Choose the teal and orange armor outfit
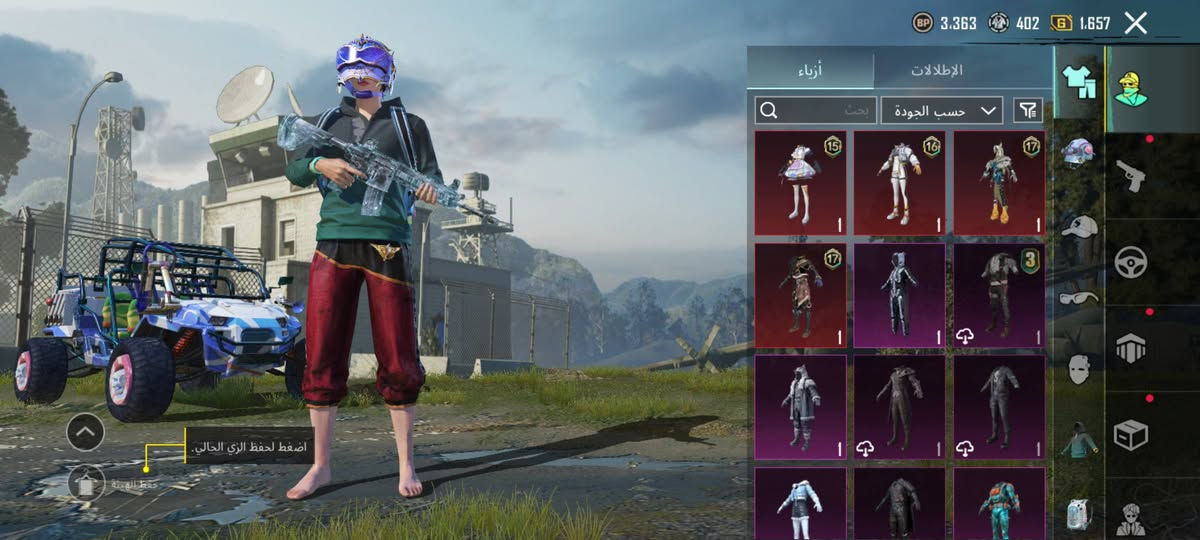The height and width of the screenshot is (540, 1200). 998,503
